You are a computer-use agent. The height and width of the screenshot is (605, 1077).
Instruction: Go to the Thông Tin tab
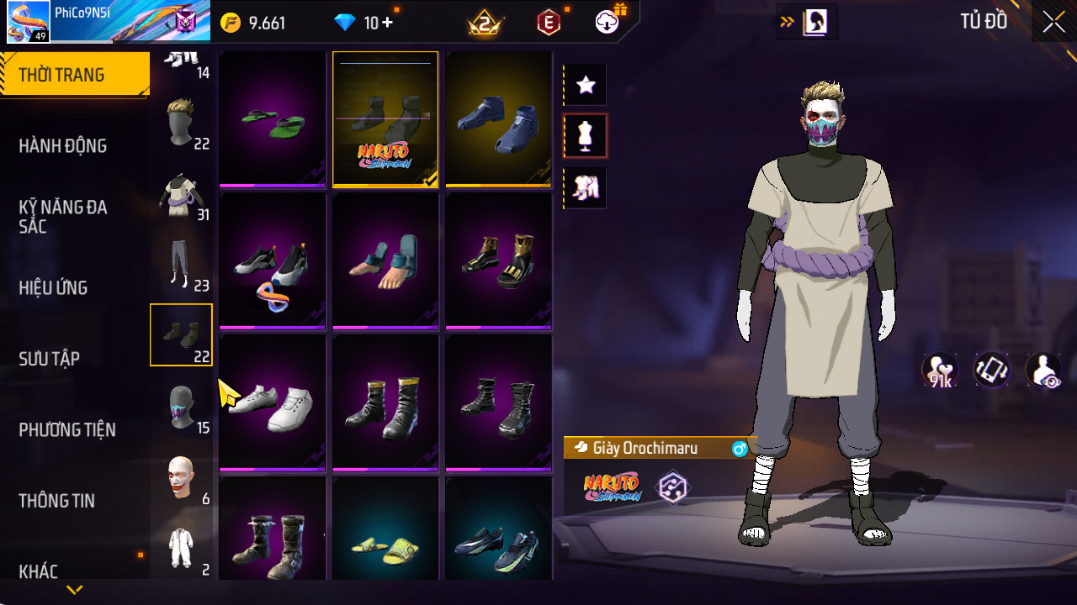(57, 501)
